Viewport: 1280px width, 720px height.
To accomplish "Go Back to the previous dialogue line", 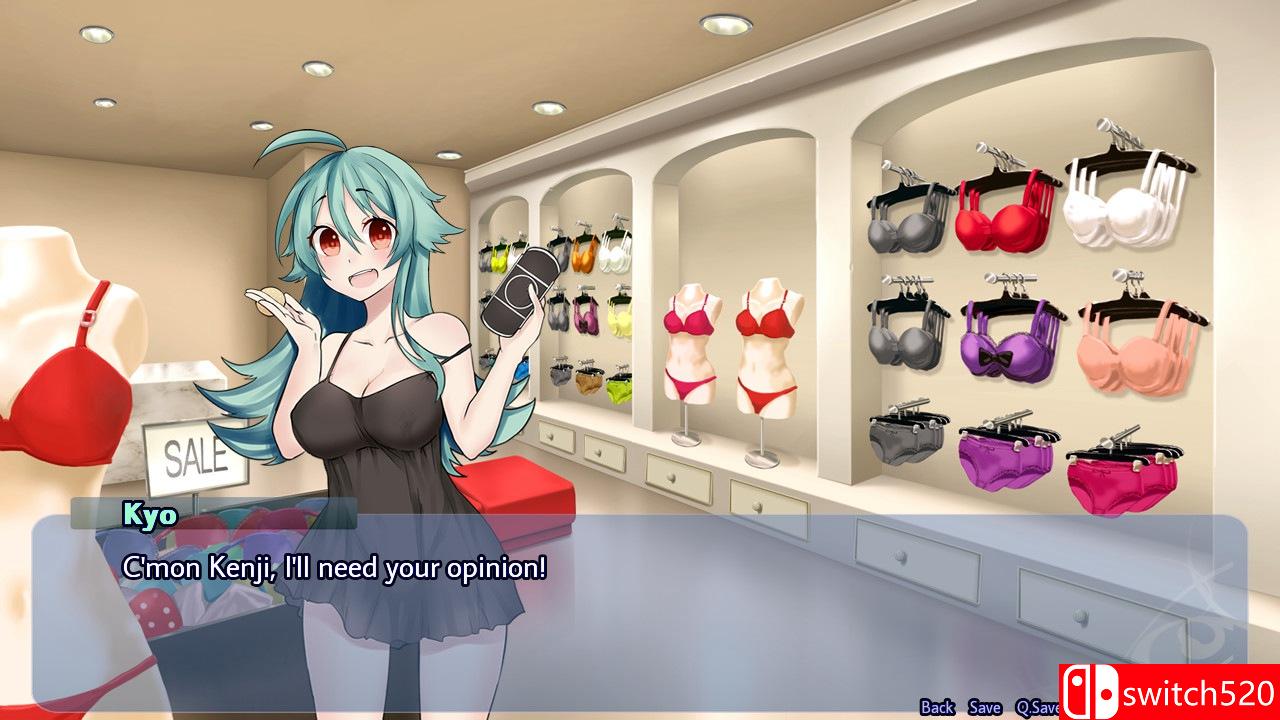I will [x=937, y=707].
